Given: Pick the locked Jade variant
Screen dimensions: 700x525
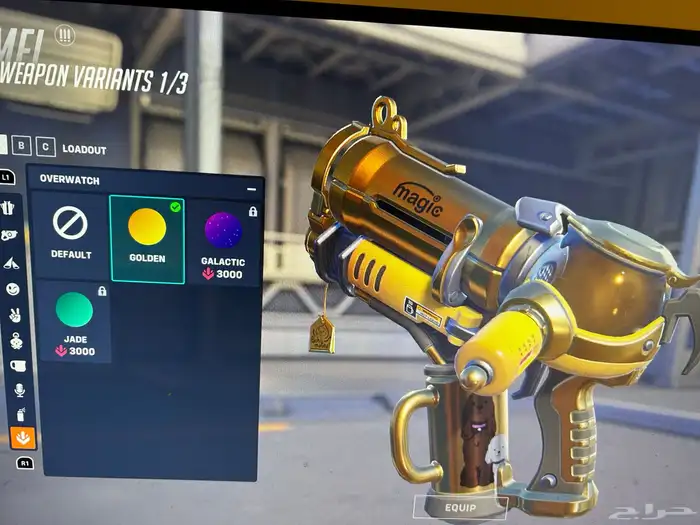Looking at the screenshot, I should [x=74, y=321].
